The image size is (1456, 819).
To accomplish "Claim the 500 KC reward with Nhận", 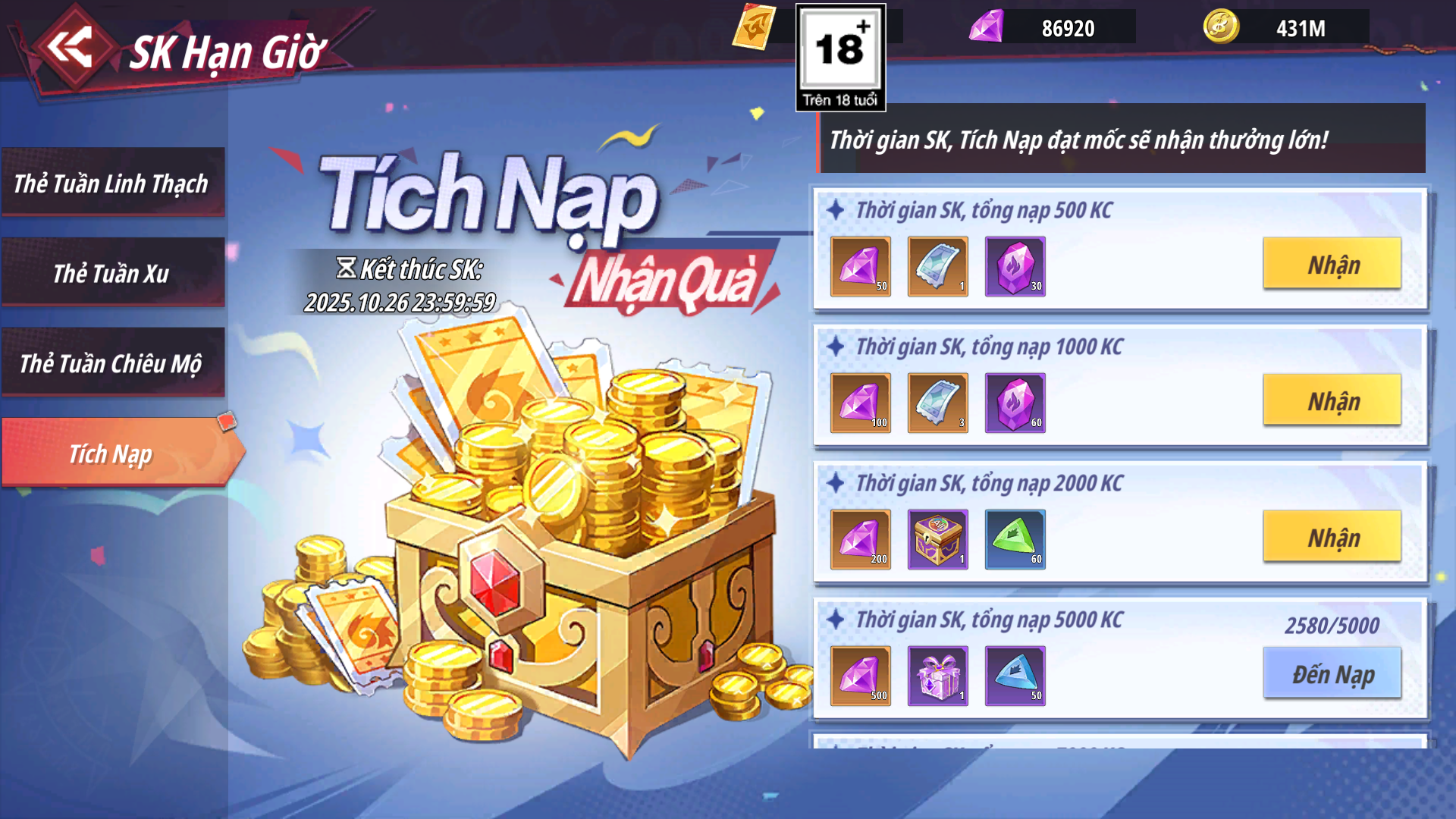I will pos(1332,264).
